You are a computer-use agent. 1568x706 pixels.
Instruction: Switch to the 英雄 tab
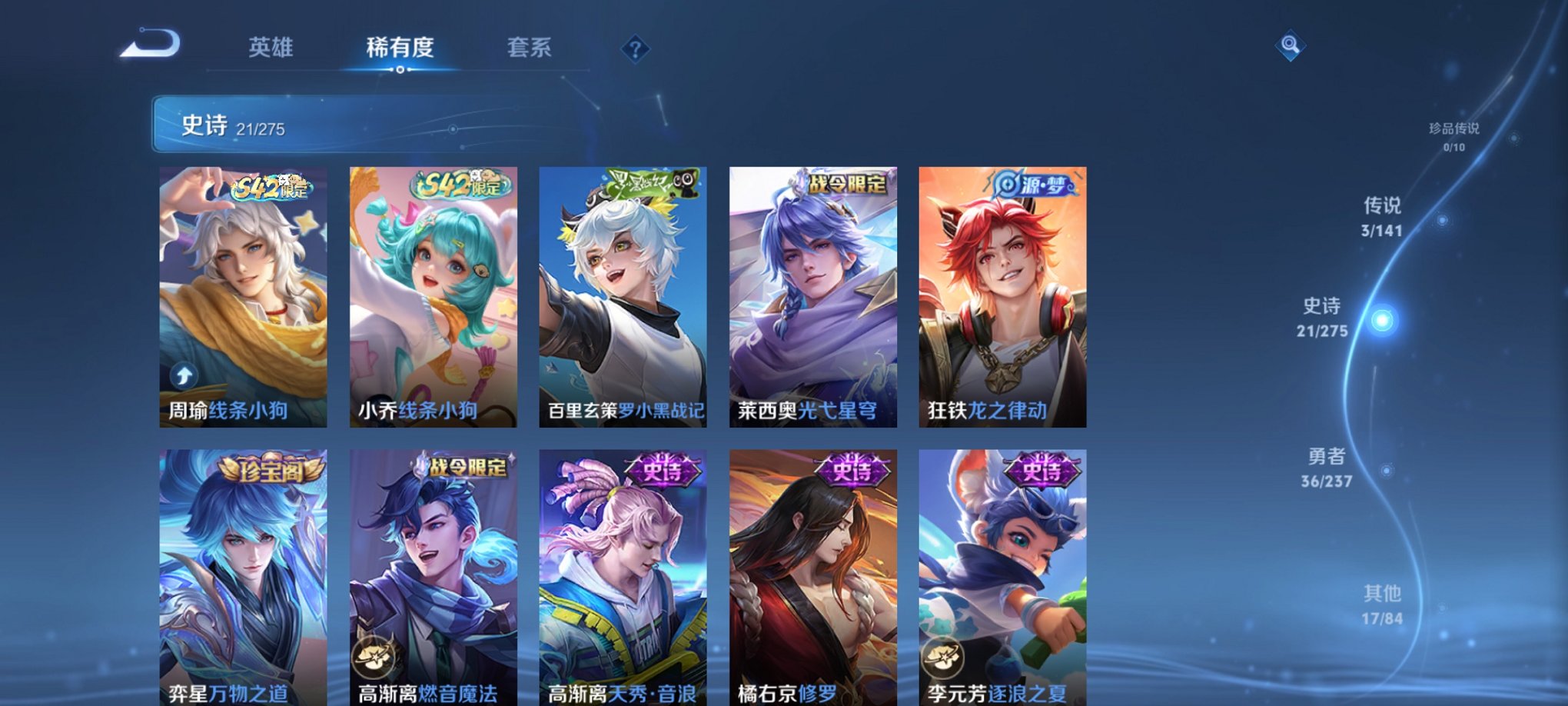(x=270, y=48)
